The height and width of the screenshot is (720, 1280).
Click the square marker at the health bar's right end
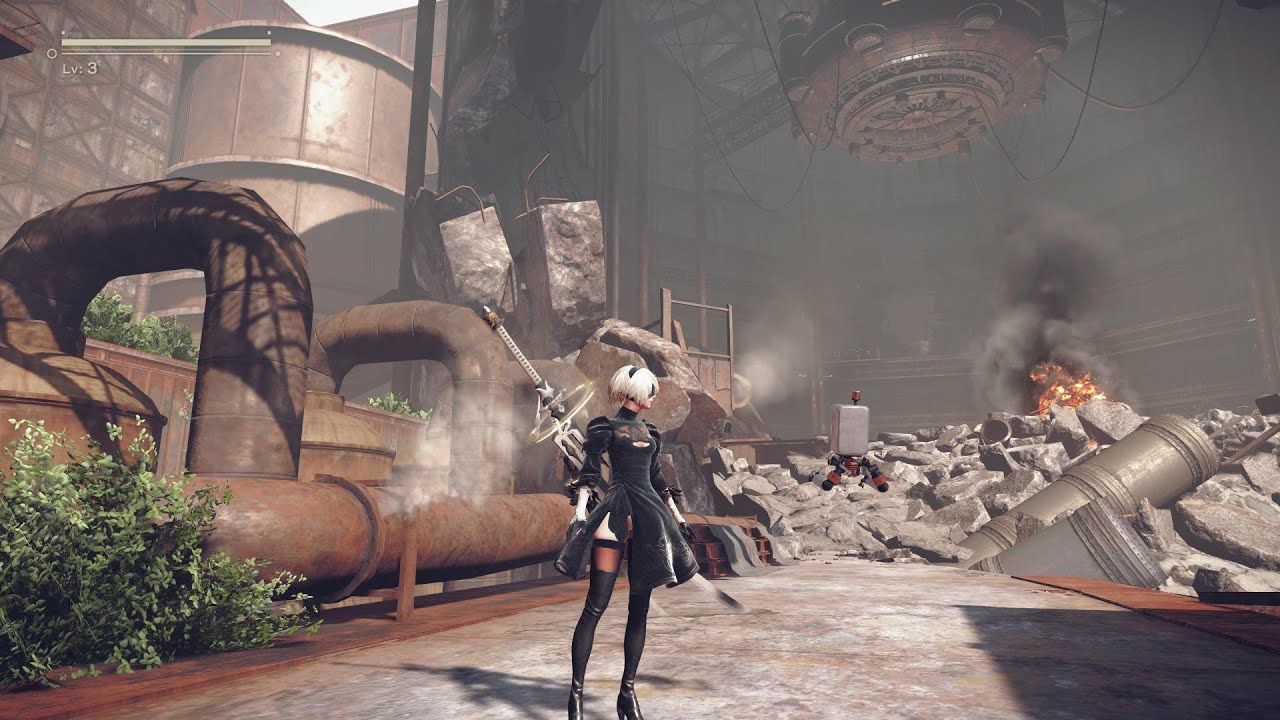[268, 31]
